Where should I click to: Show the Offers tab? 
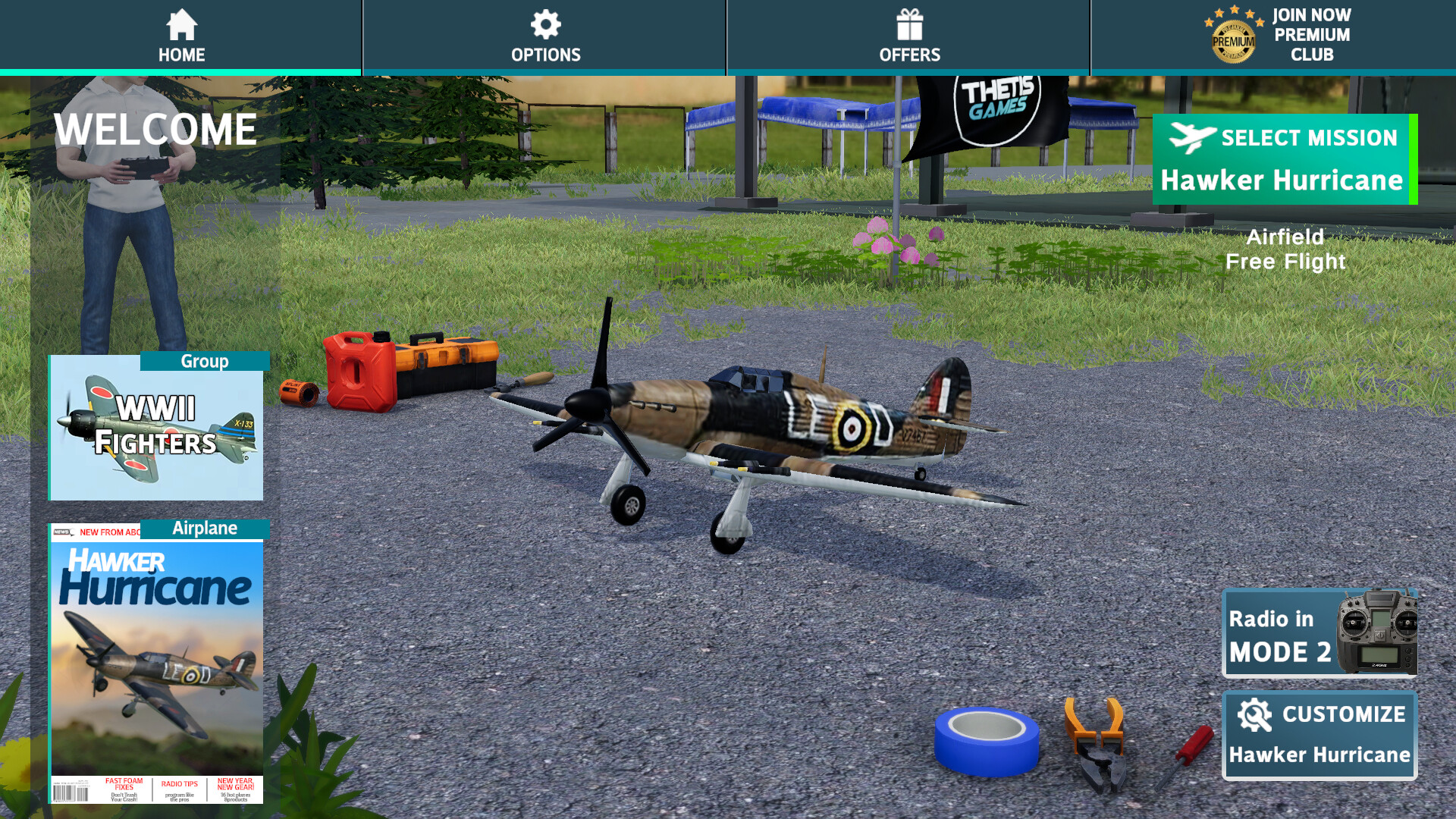pos(909,36)
